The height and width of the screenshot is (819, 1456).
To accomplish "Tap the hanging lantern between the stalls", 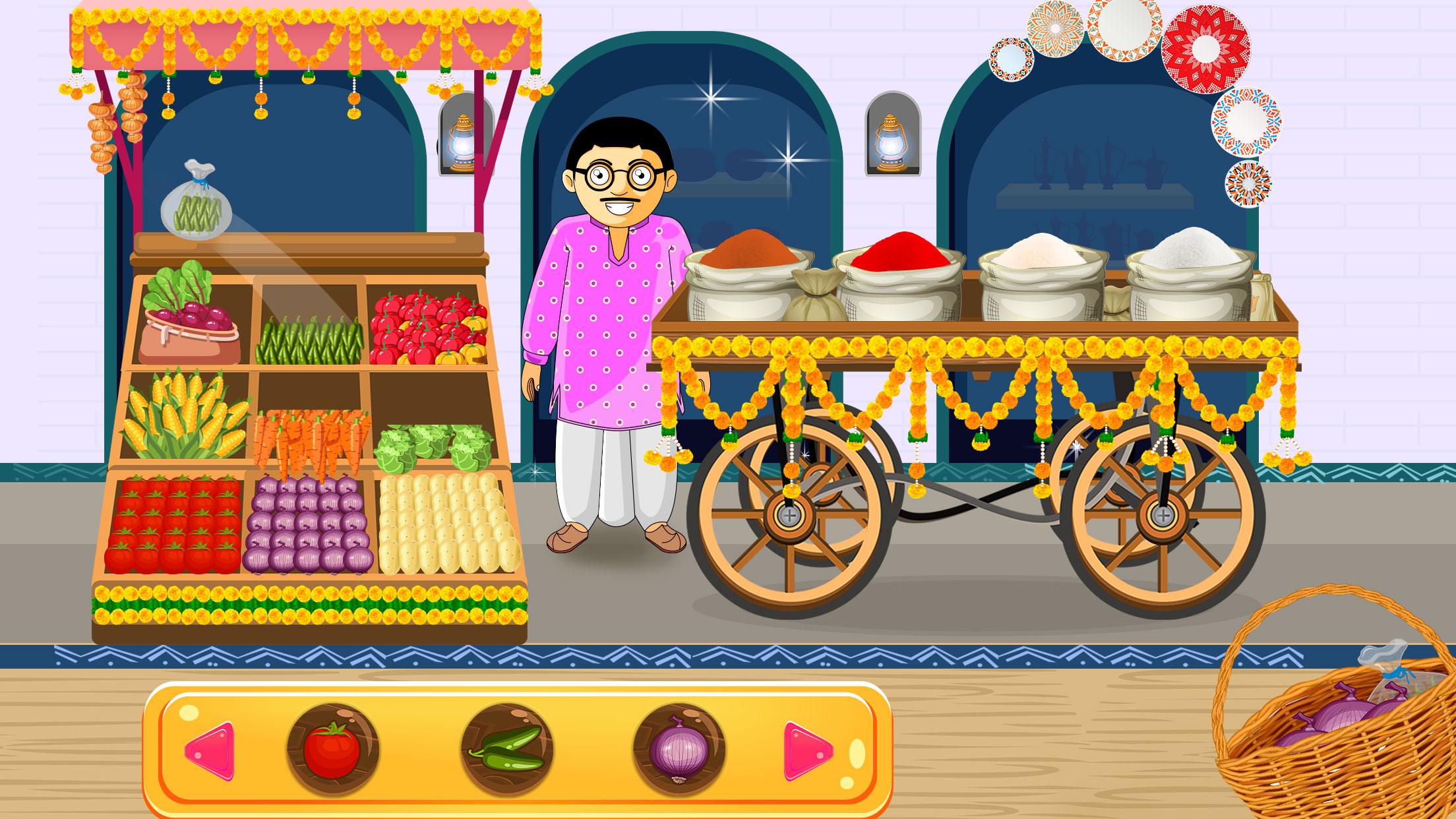I will tap(462, 142).
